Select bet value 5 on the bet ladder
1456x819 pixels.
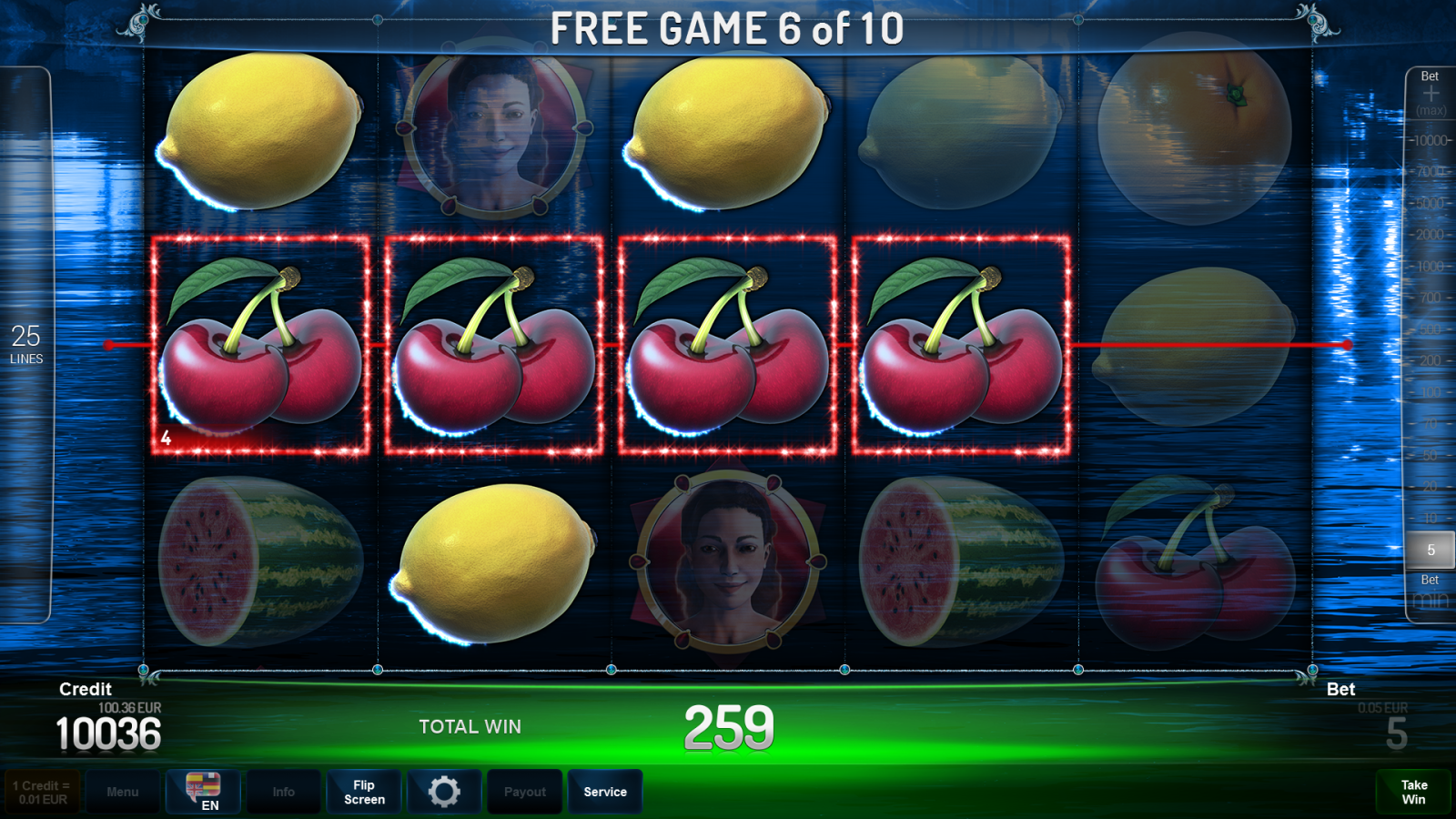tap(1431, 550)
